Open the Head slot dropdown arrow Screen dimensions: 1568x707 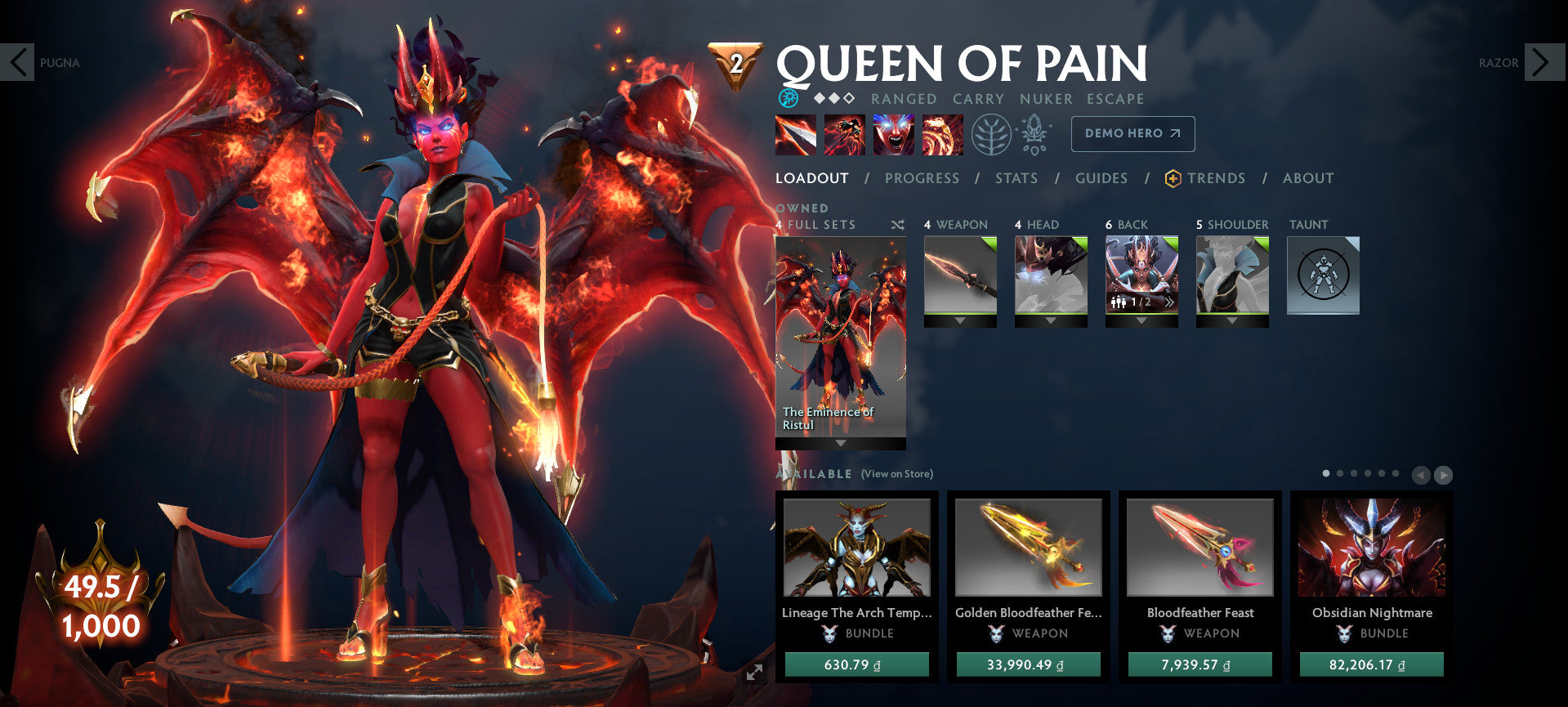(x=1051, y=321)
